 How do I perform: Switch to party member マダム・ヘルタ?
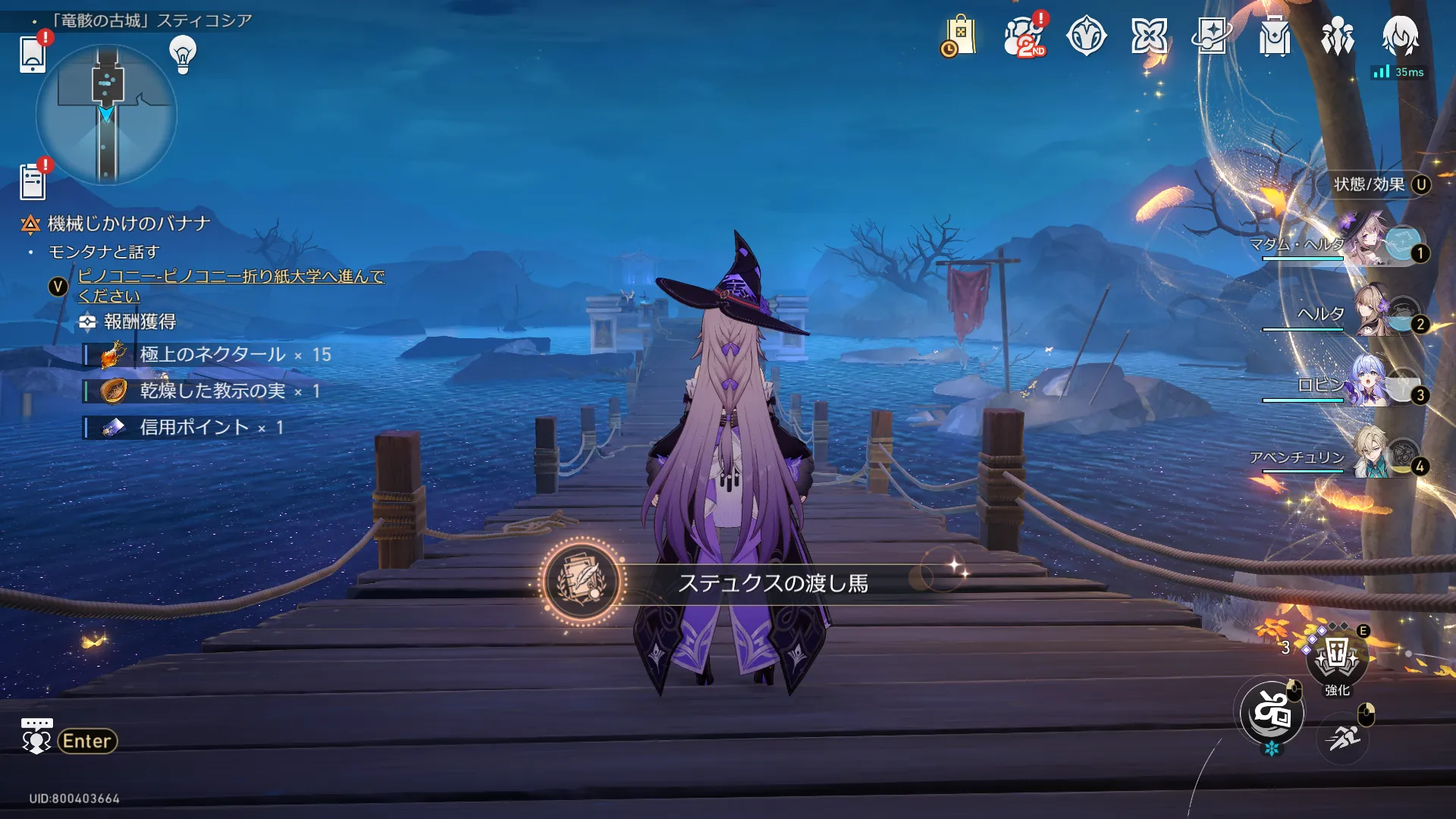[1365, 243]
